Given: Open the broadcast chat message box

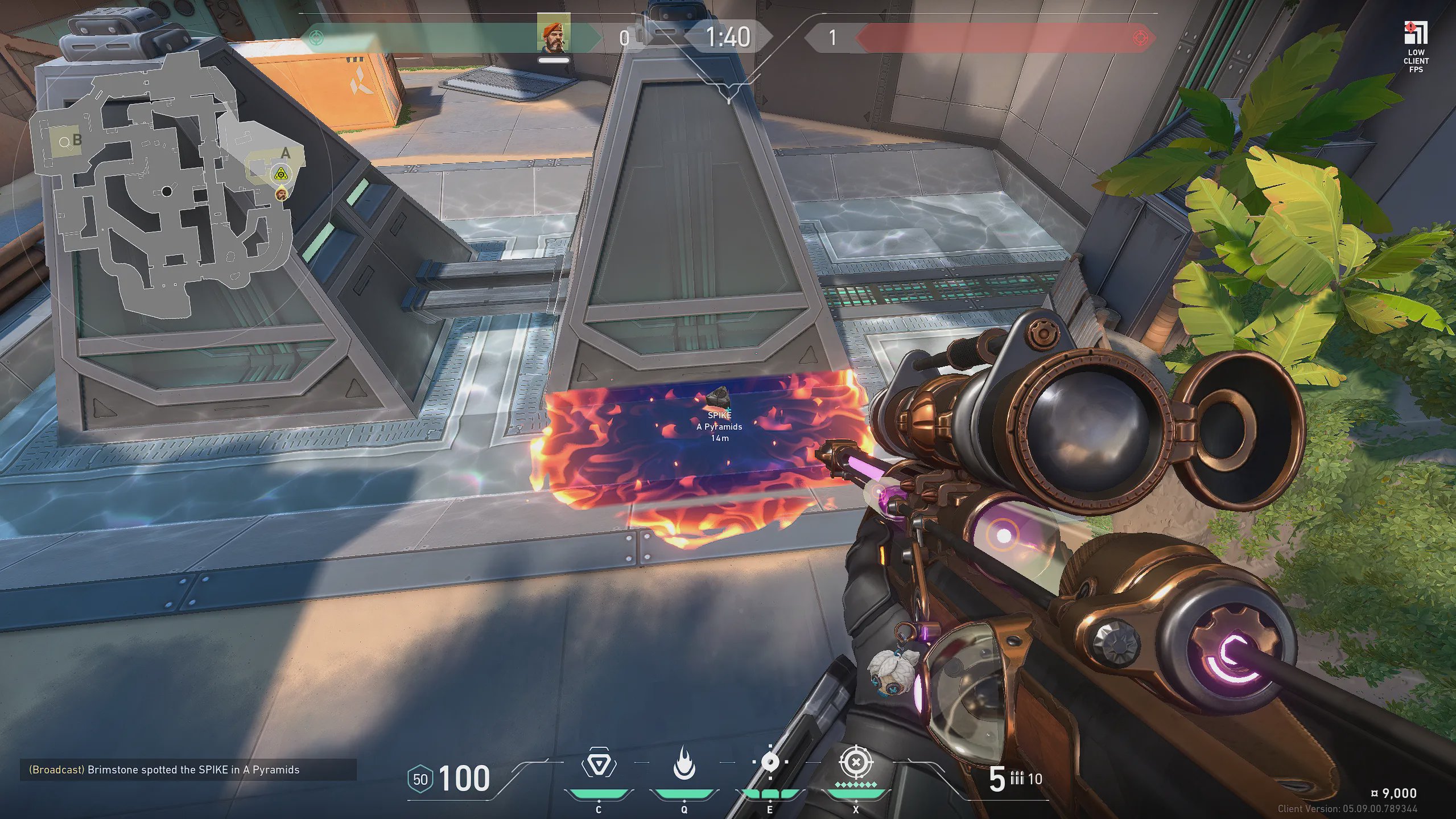Looking at the screenshot, I should pyautogui.click(x=188, y=769).
